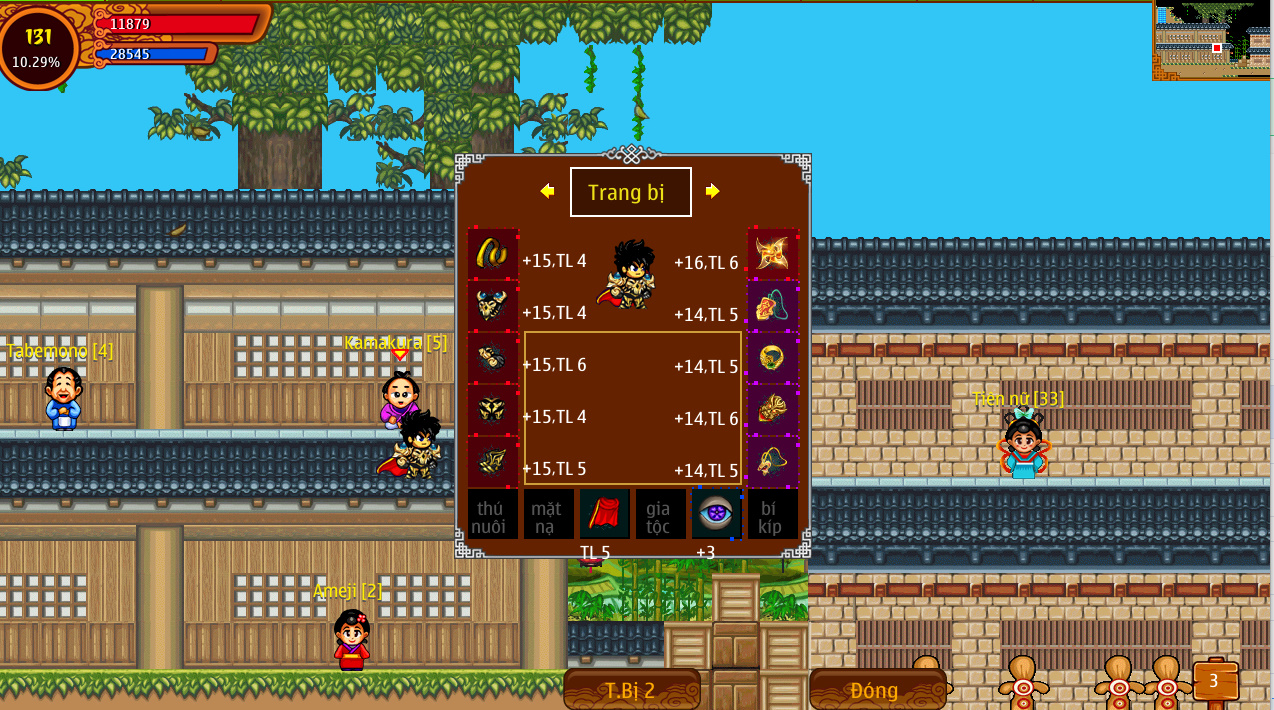Open the empty 'thú nuôi' pet slot
Screen dimensions: 1274x710
tap(493, 514)
